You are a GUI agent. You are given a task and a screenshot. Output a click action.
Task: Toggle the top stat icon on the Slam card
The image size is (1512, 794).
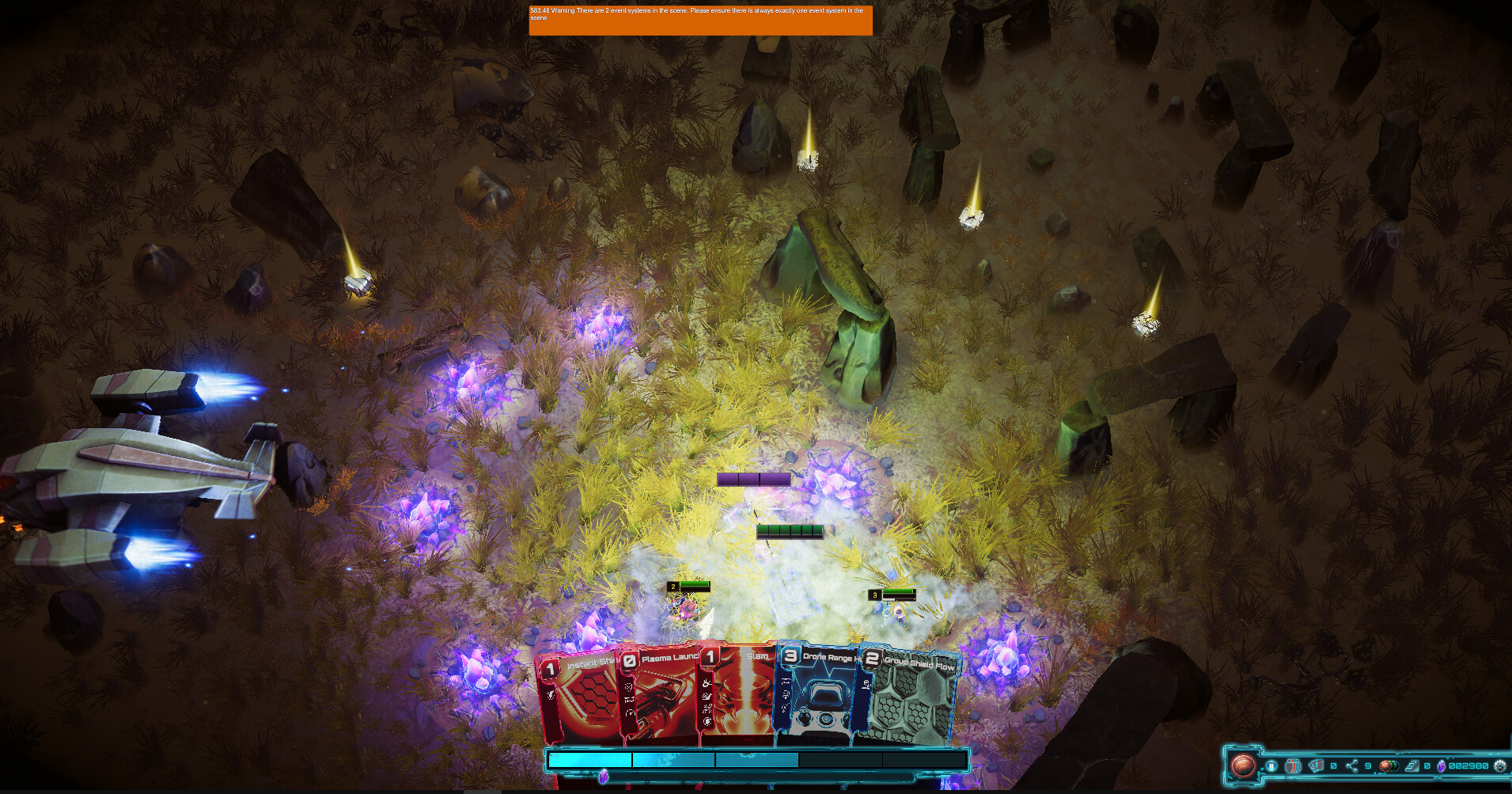[x=707, y=683]
